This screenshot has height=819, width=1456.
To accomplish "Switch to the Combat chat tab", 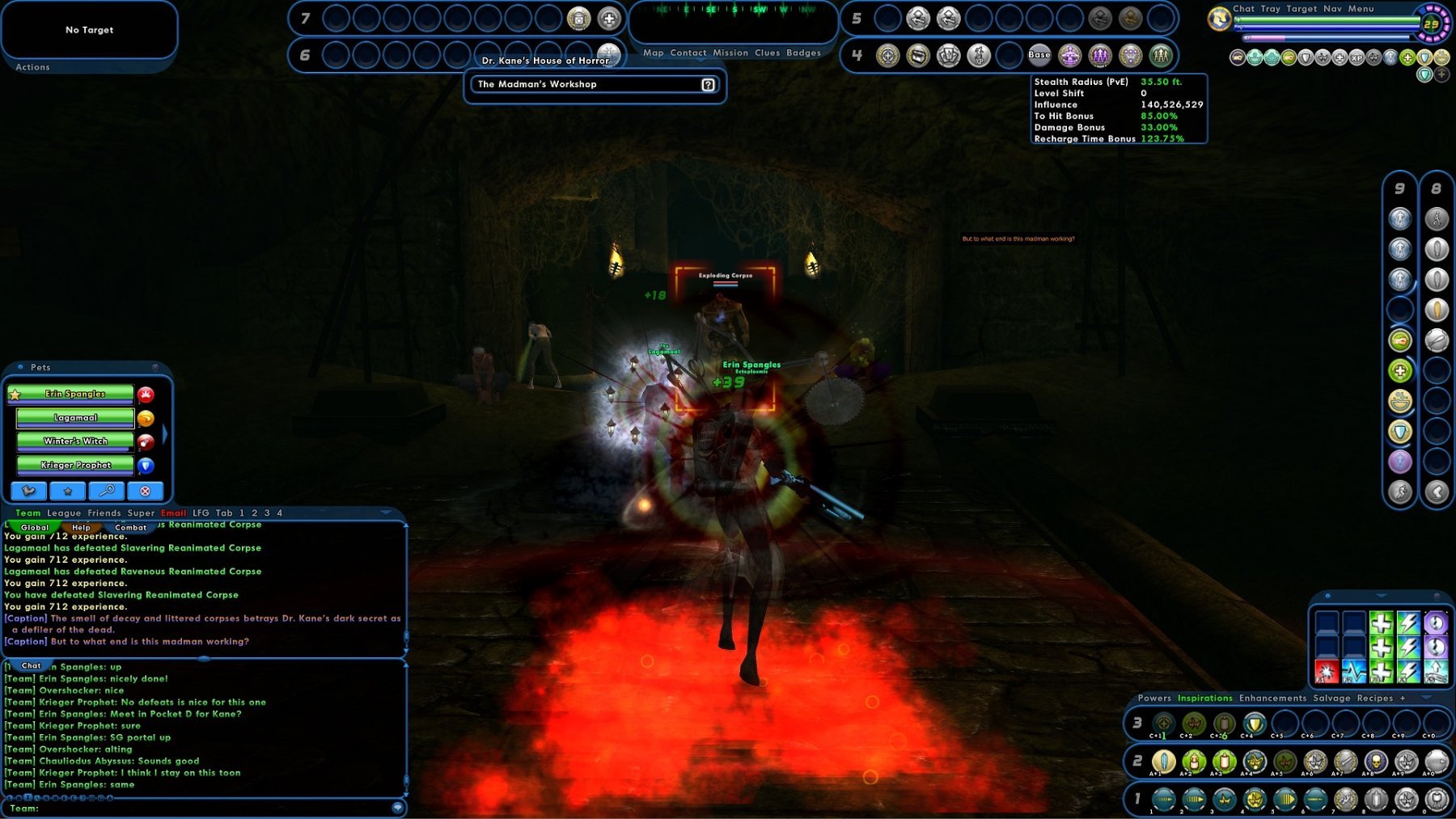I will (130, 528).
